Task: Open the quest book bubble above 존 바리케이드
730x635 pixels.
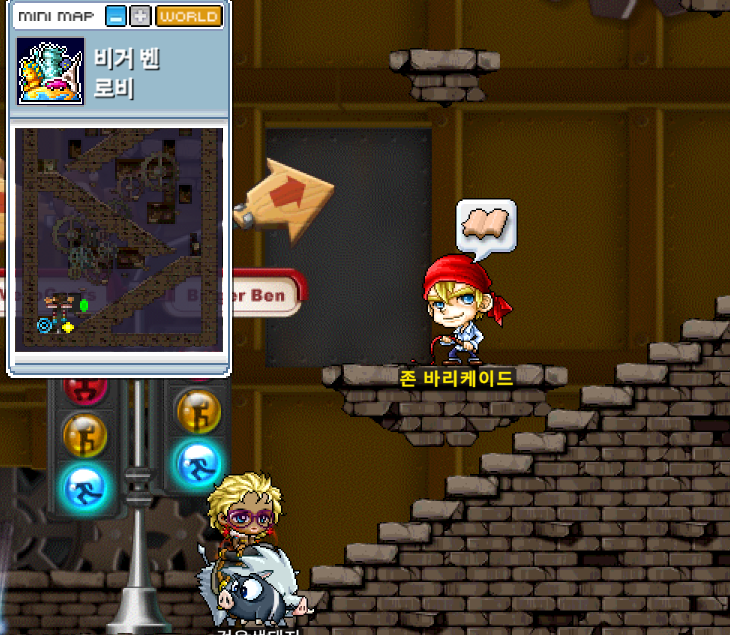Action: [x=485, y=224]
